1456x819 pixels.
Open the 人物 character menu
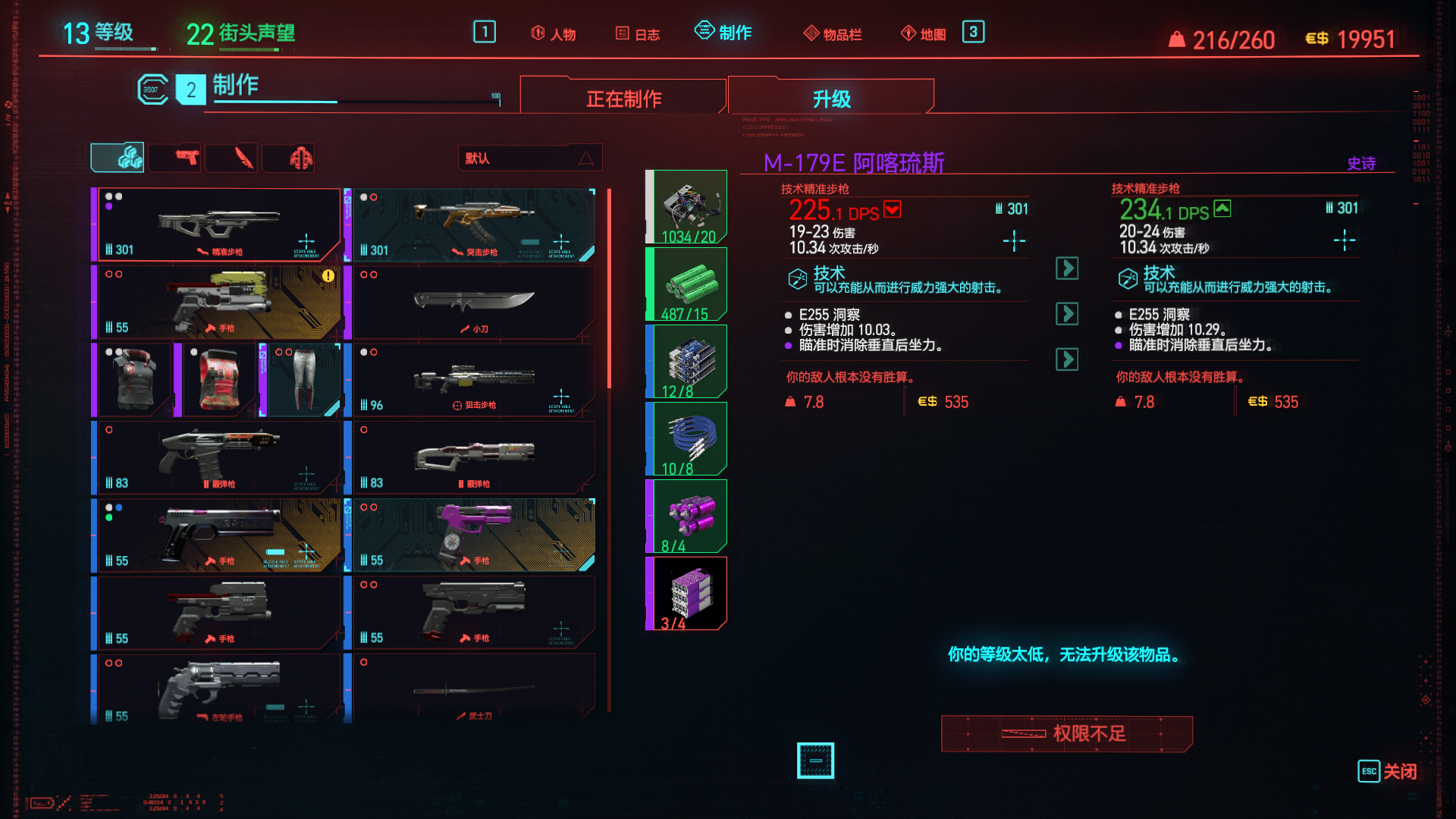point(554,34)
